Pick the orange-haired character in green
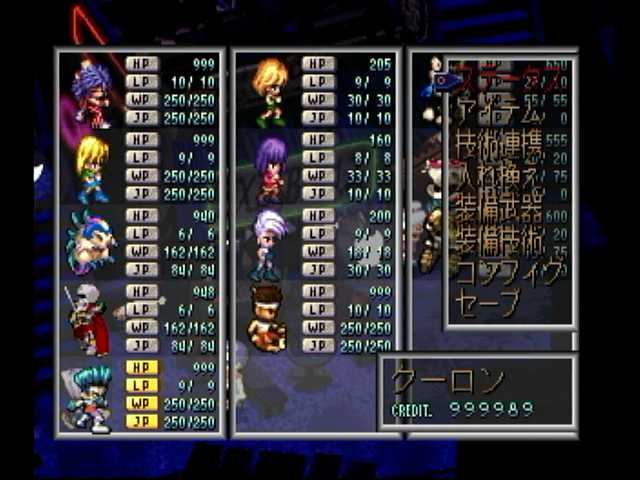This screenshot has width=640, height=480. [270, 91]
